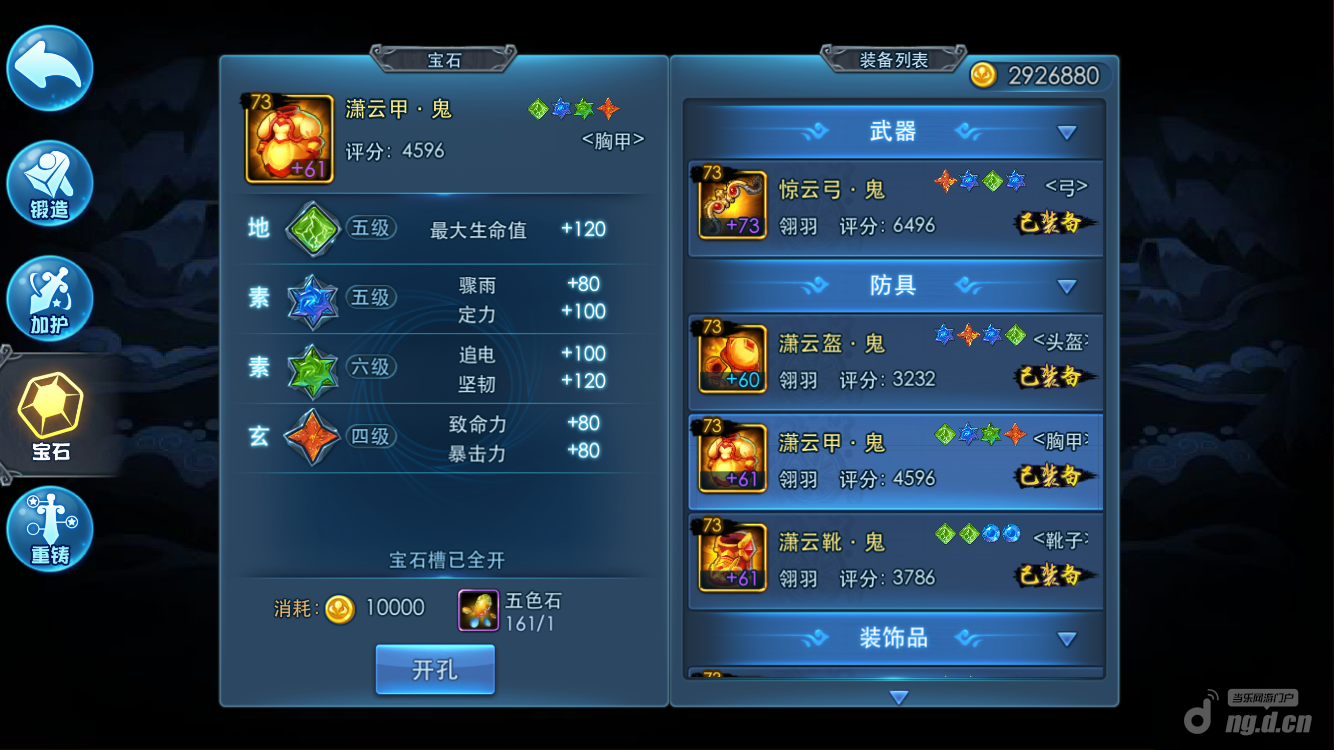Choose the 潇云盔·鬼 helmet row

[896, 360]
